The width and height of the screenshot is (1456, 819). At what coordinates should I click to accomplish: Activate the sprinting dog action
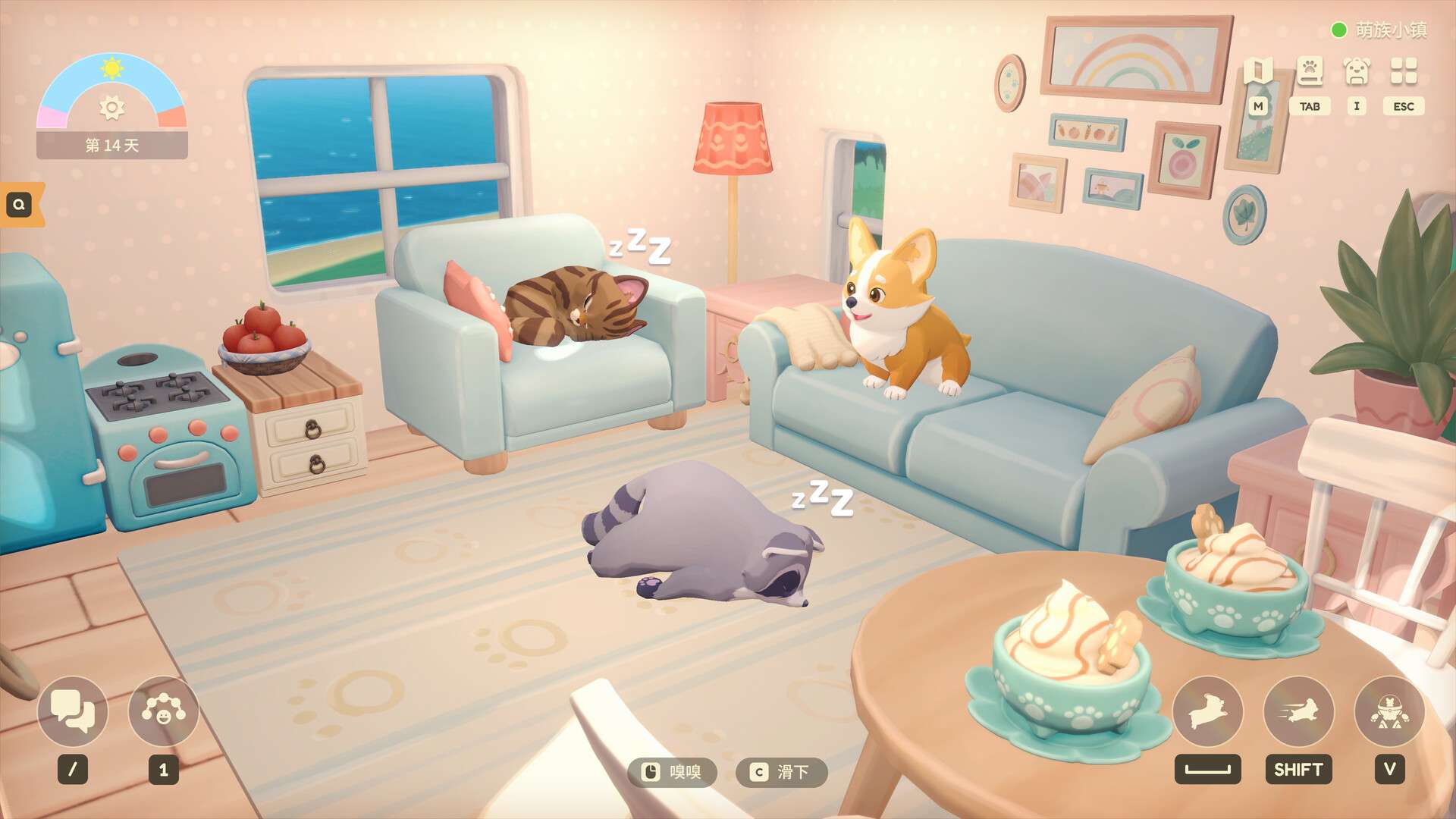pyautogui.click(x=1298, y=712)
